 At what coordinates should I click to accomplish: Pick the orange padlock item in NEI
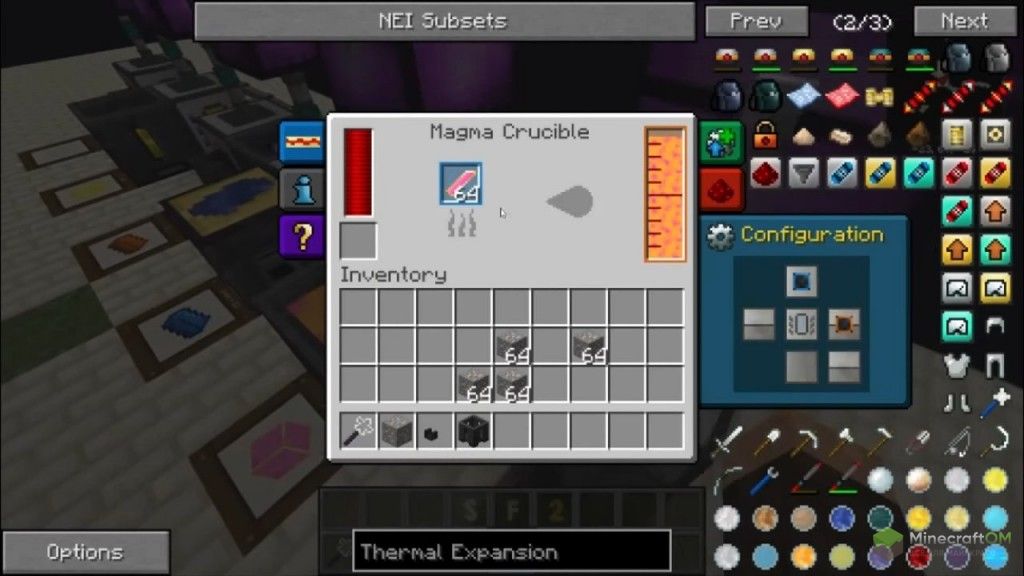tap(766, 135)
